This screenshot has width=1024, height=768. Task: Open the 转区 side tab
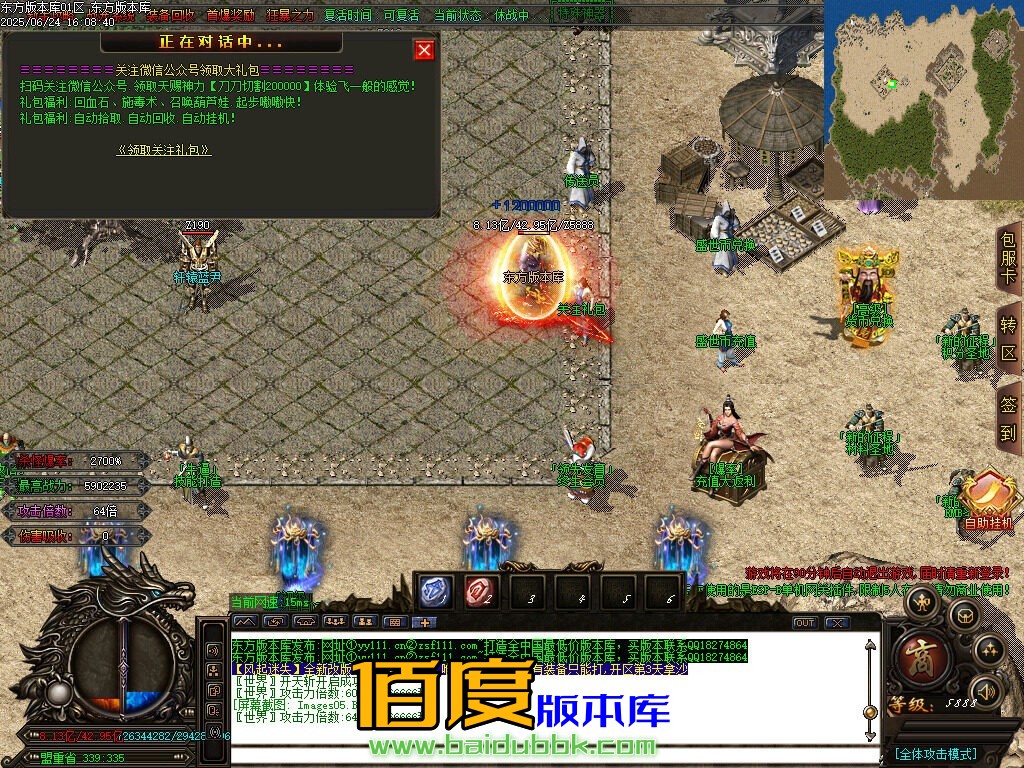pos(1009,339)
